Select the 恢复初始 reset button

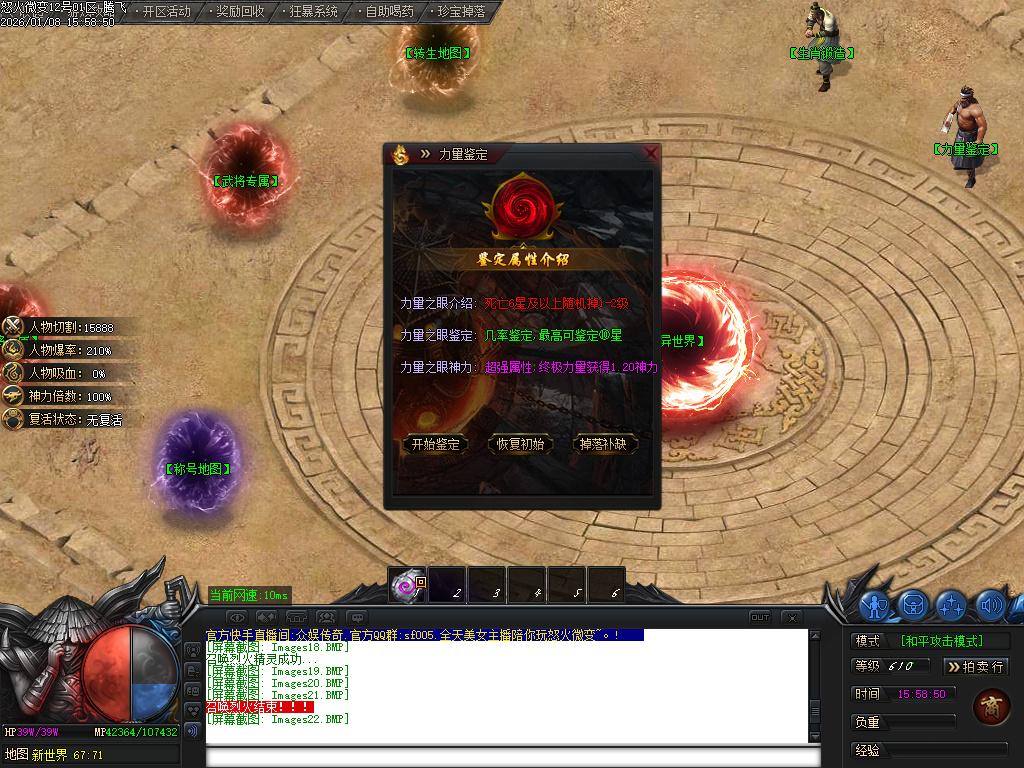[x=520, y=444]
